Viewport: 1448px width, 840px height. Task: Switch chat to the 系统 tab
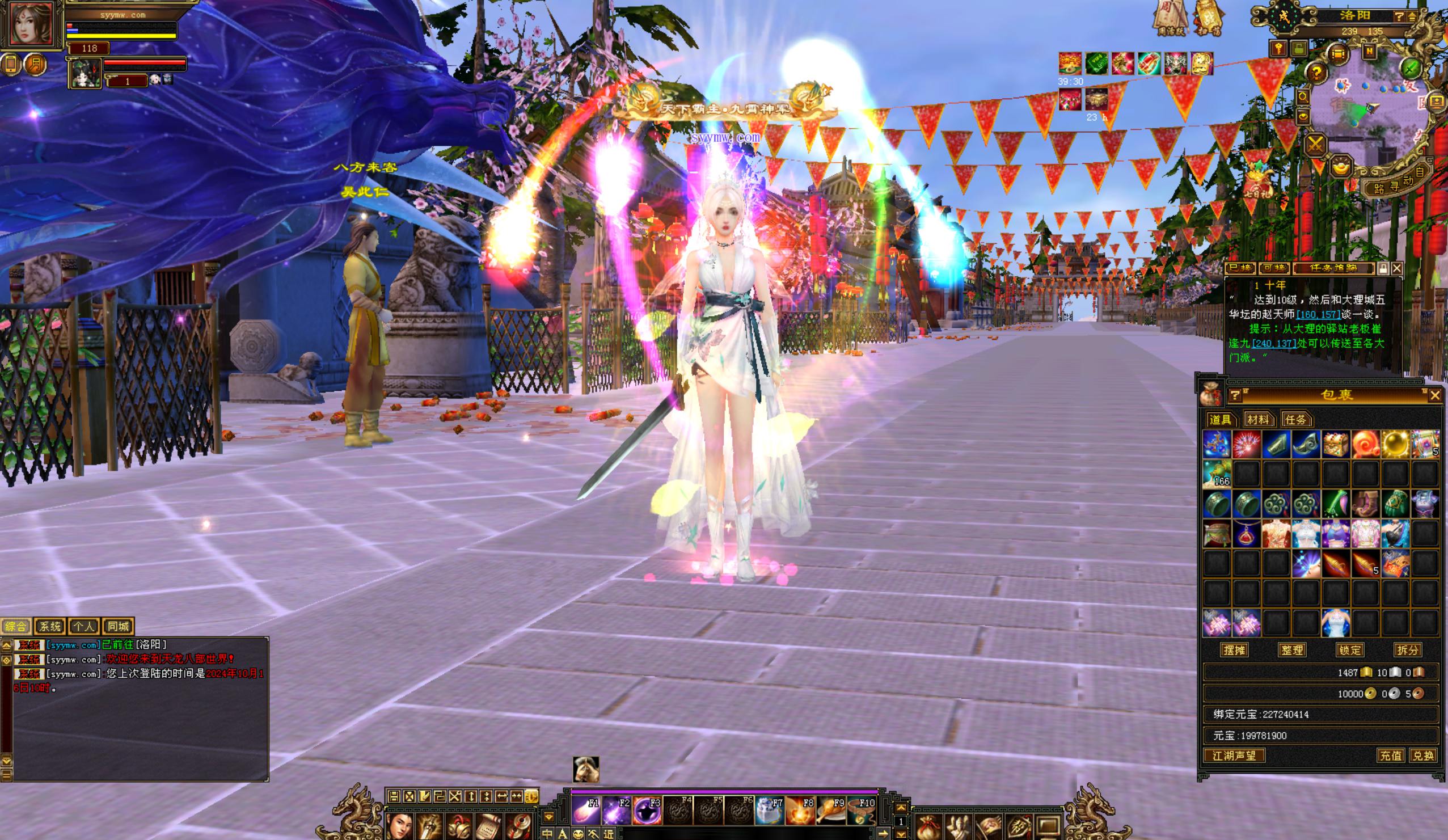coord(50,626)
